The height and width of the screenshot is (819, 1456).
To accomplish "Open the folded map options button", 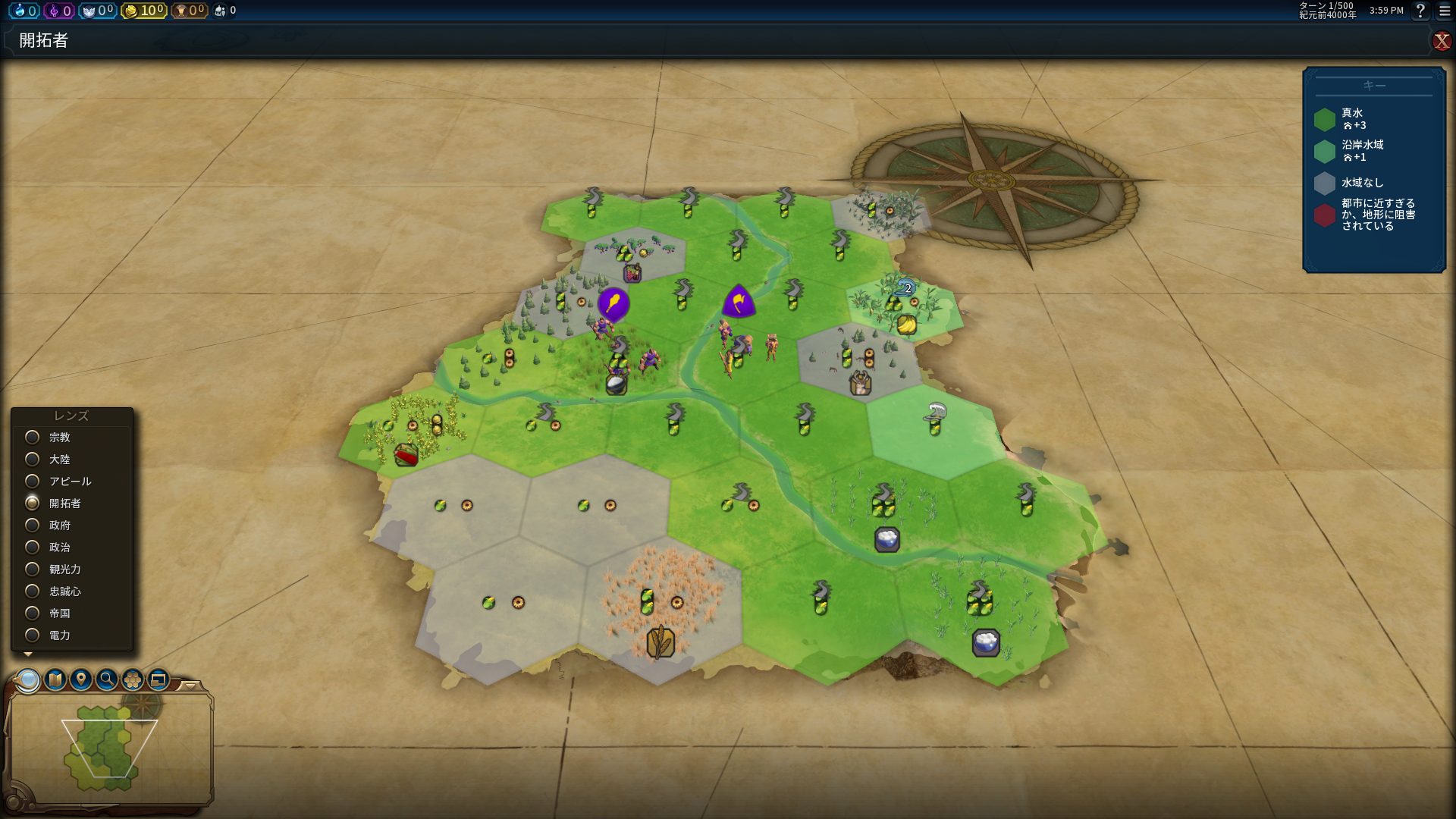I will [x=55, y=679].
